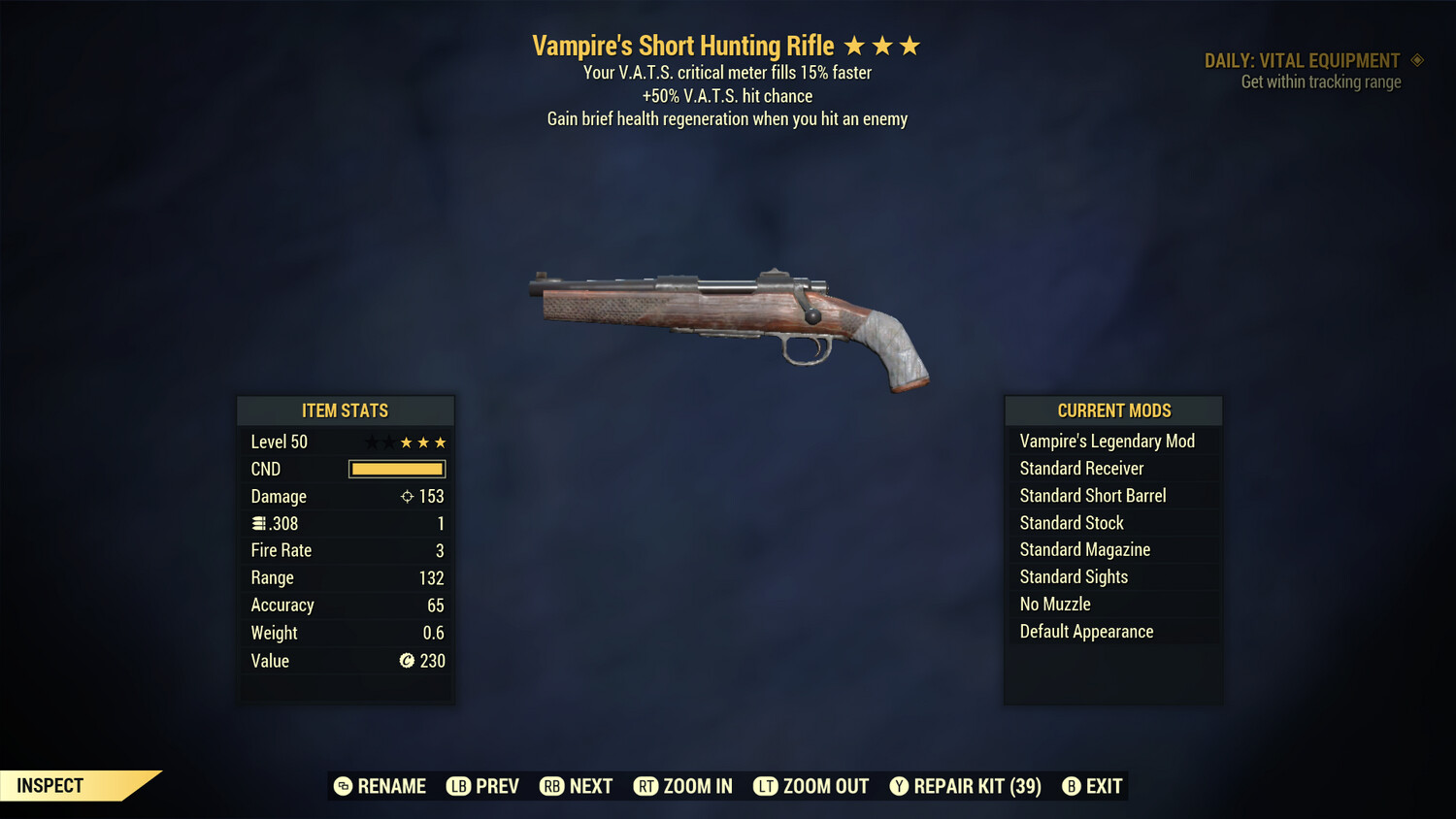Select the CURRENT MODS panel header
The height and width of the screenshot is (819, 1456).
click(x=1112, y=410)
